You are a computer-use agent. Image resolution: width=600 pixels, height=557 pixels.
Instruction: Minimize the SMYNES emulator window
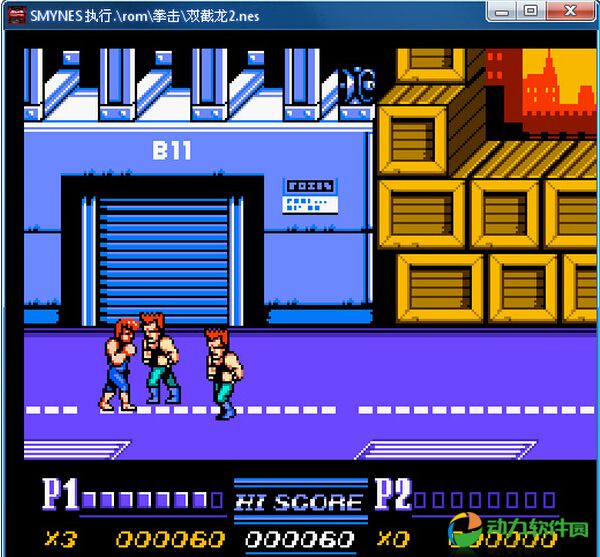503,11
